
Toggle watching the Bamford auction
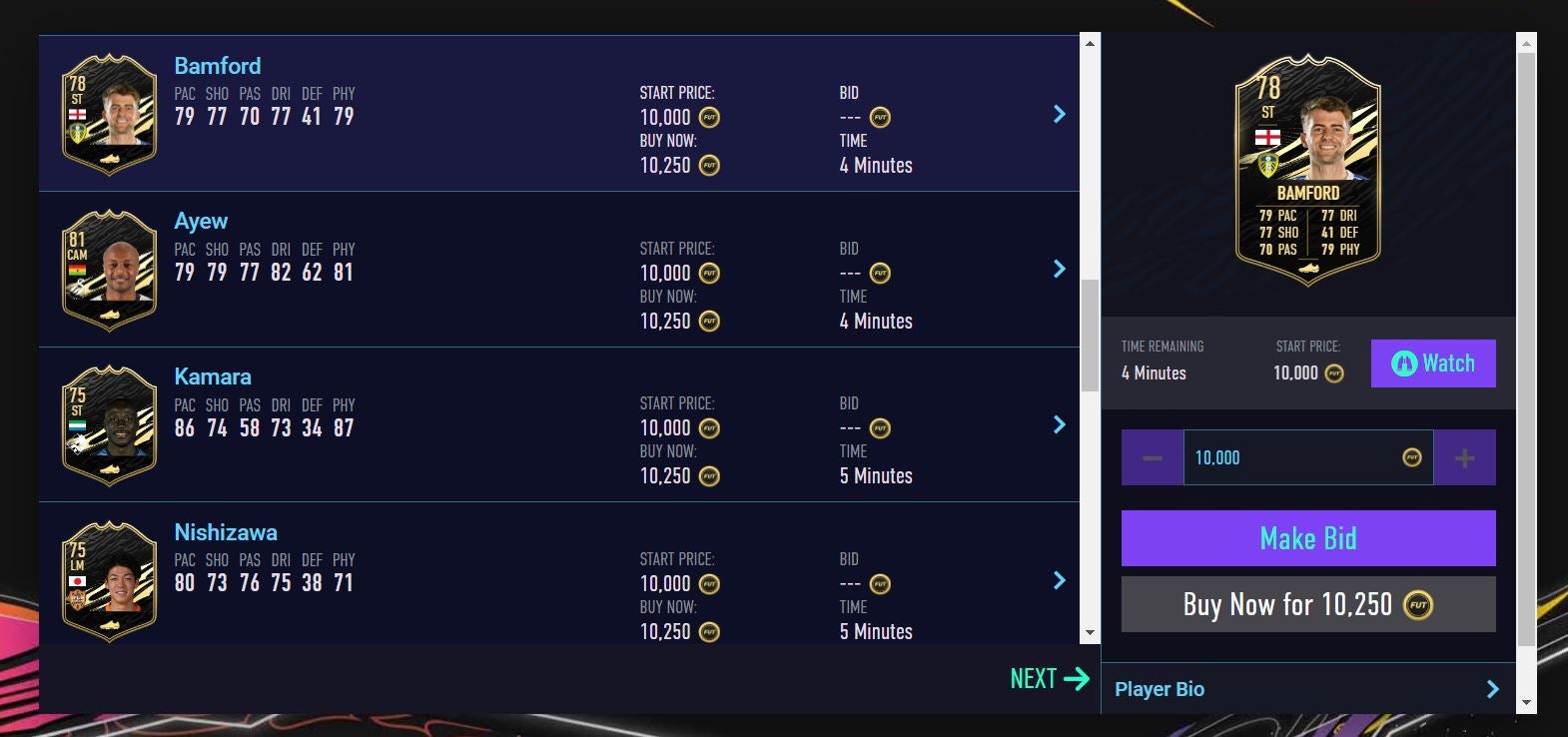click(x=1433, y=363)
